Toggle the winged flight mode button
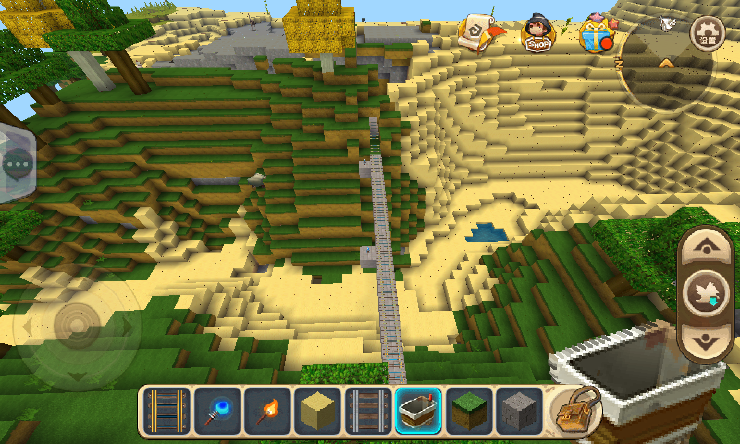740x444 pixels. tap(708, 294)
